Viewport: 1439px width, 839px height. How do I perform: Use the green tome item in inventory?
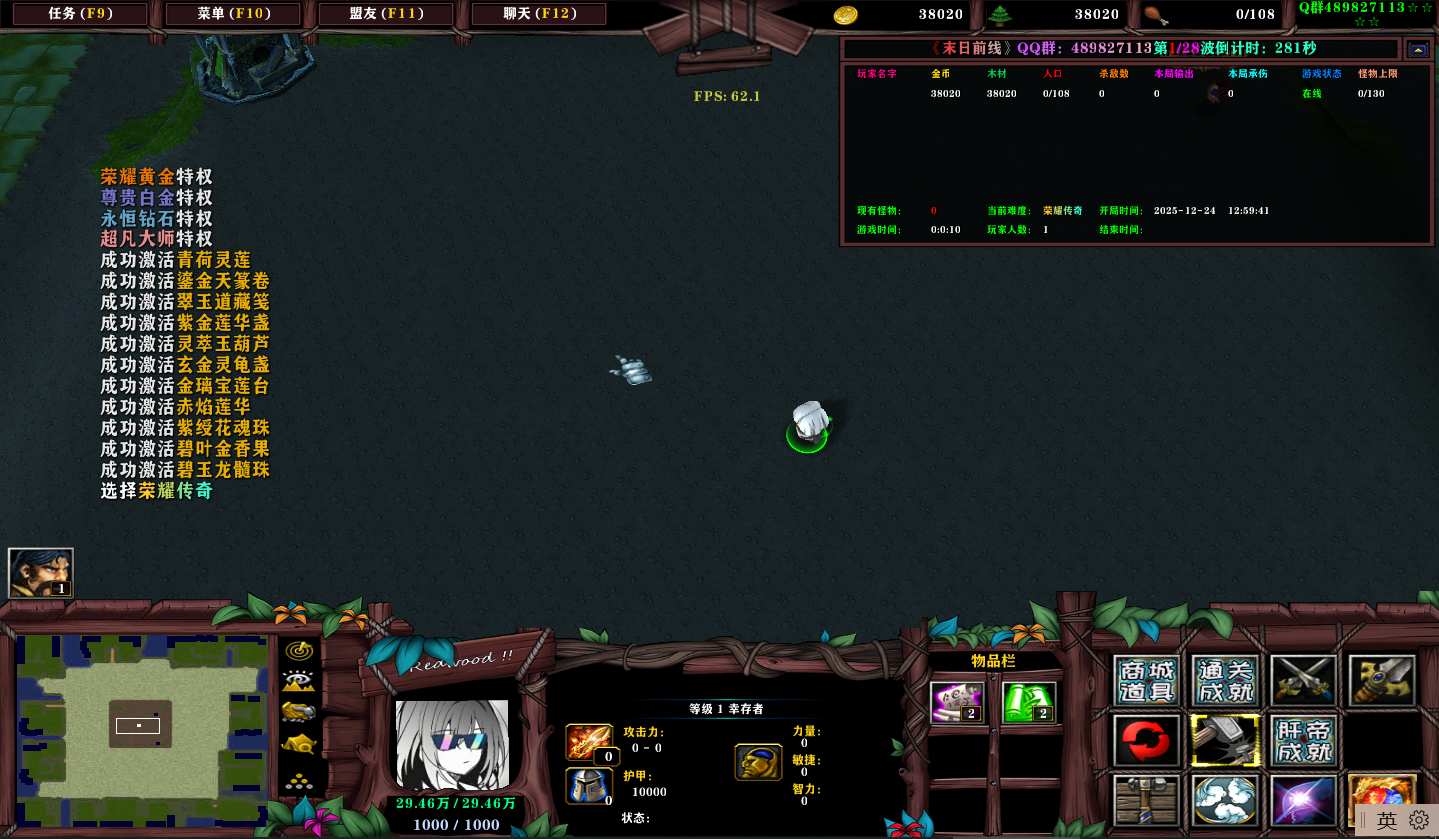(1029, 702)
